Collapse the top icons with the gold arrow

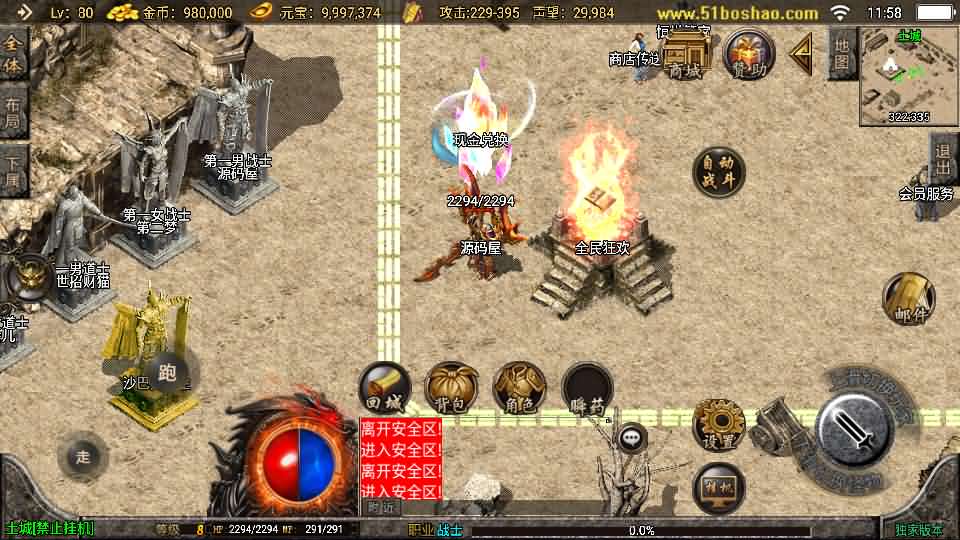(x=801, y=54)
